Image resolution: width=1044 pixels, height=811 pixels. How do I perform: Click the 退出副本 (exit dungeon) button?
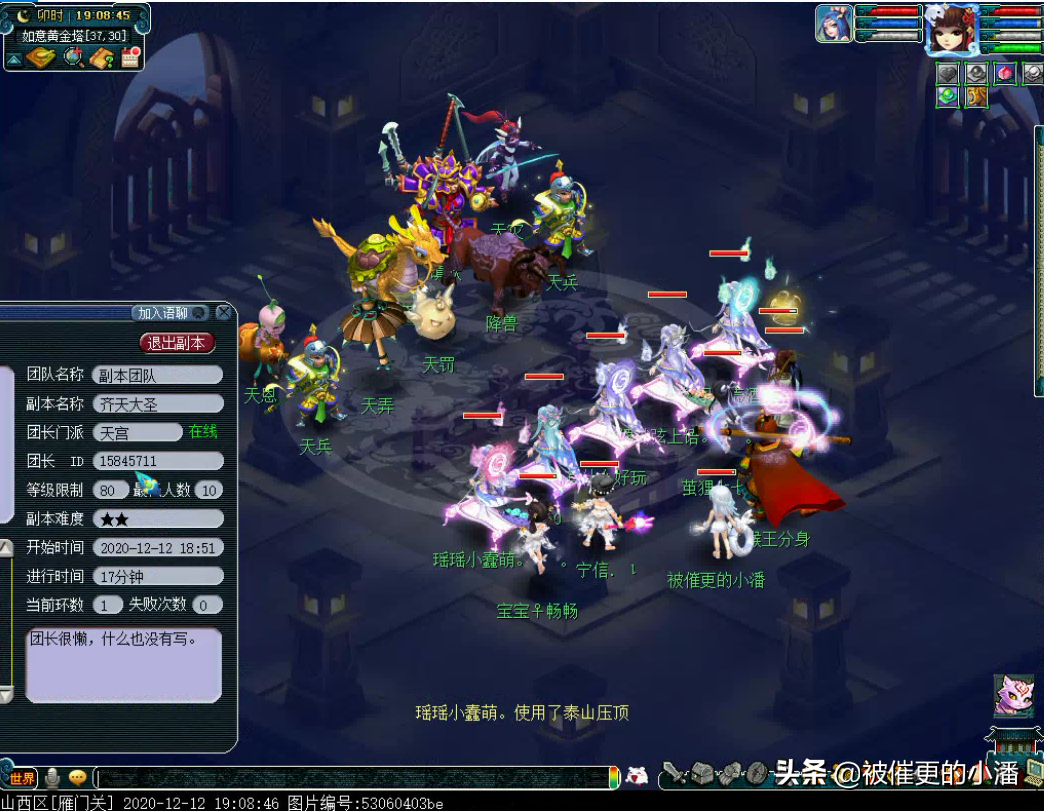[x=177, y=343]
